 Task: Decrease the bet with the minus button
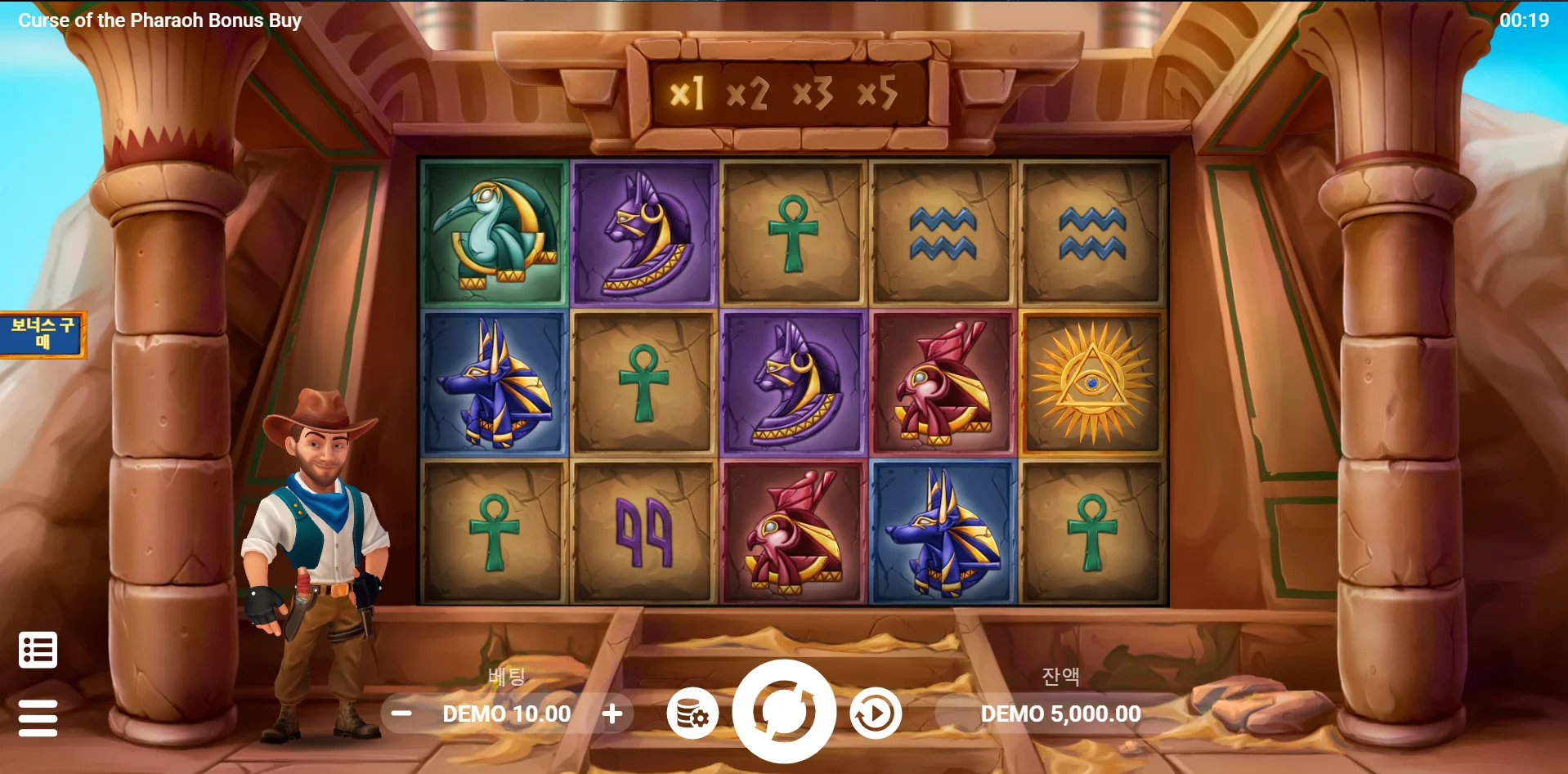[401, 714]
